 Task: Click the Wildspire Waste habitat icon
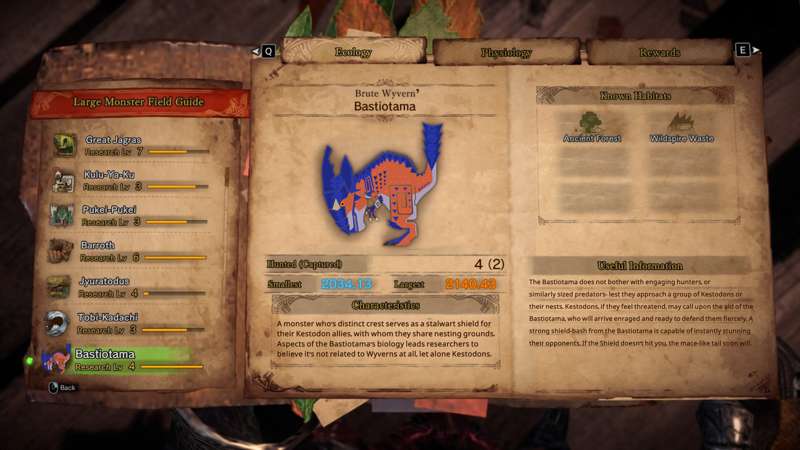pos(681,126)
